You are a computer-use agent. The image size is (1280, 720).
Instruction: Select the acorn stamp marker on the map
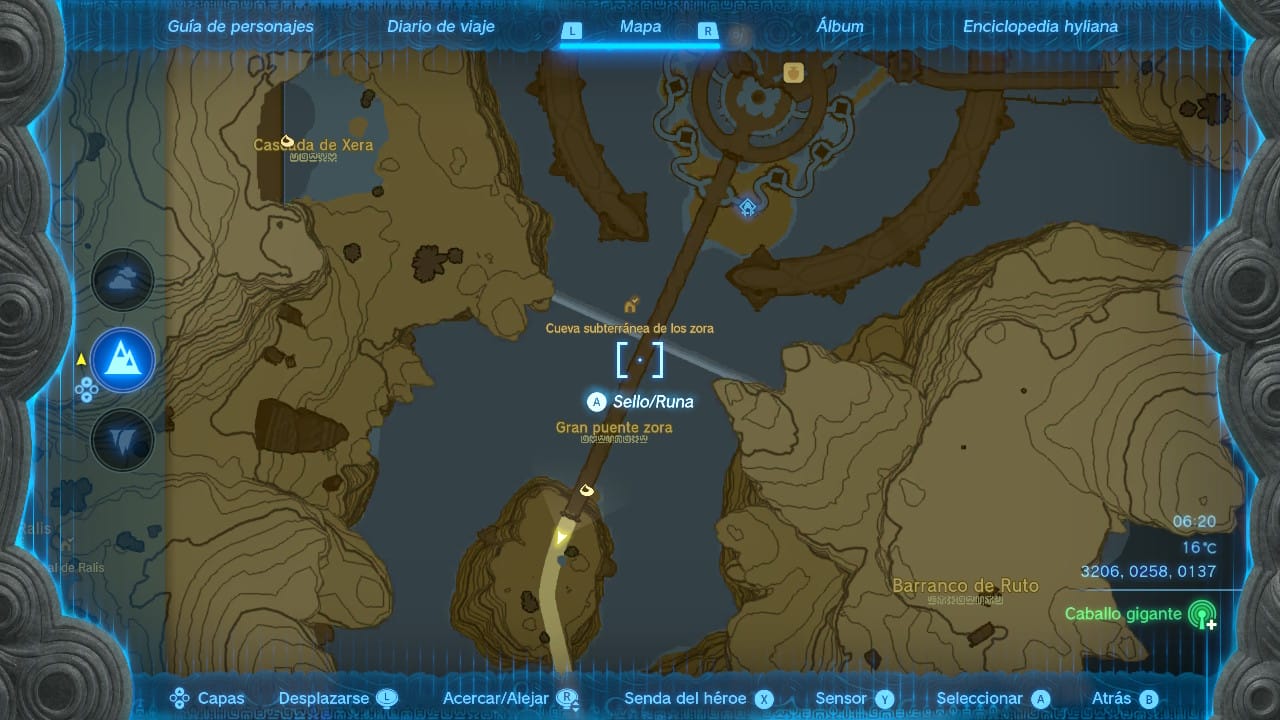(794, 72)
